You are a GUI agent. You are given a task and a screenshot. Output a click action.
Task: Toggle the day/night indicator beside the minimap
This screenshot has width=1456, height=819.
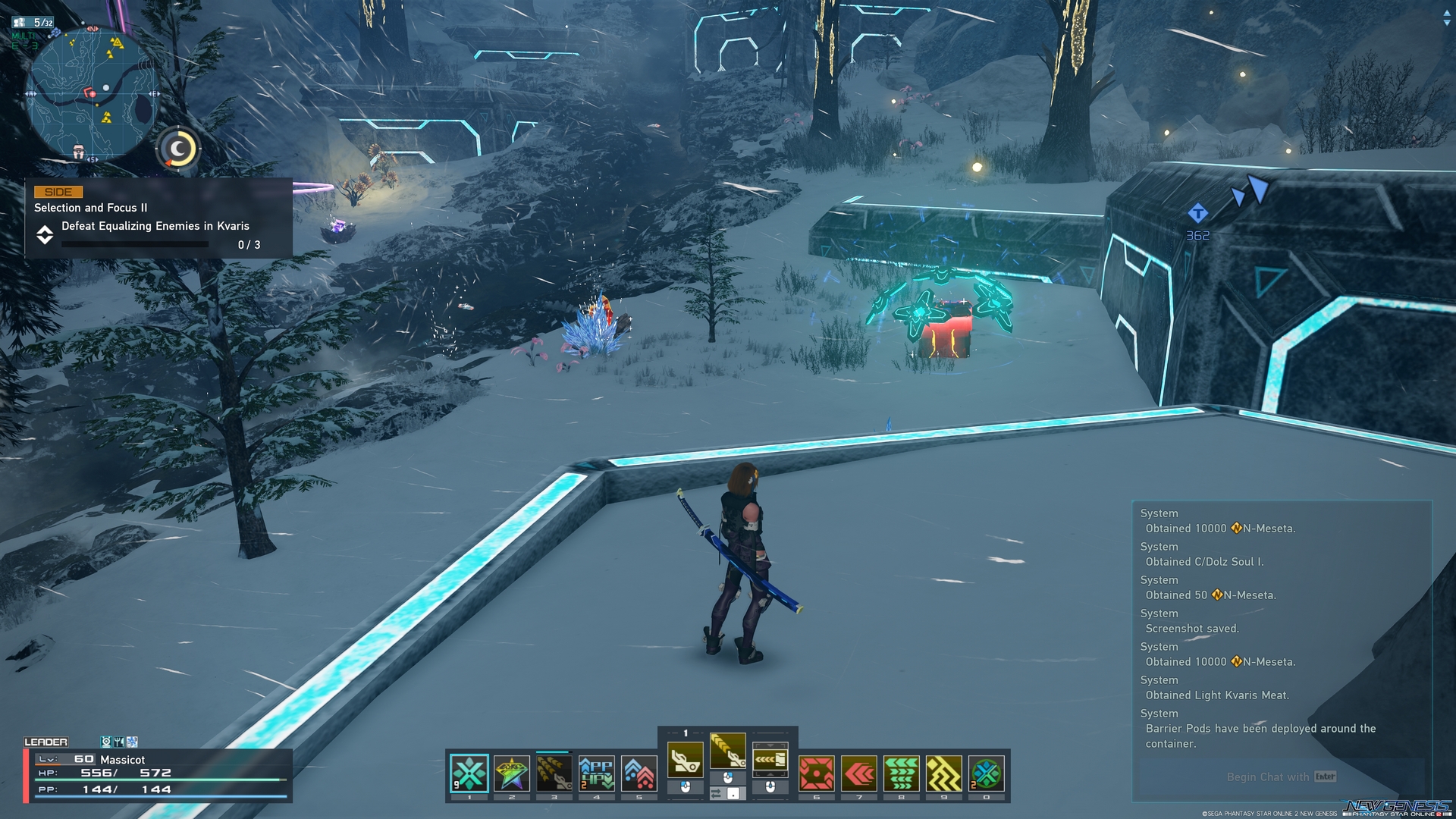click(176, 149)
